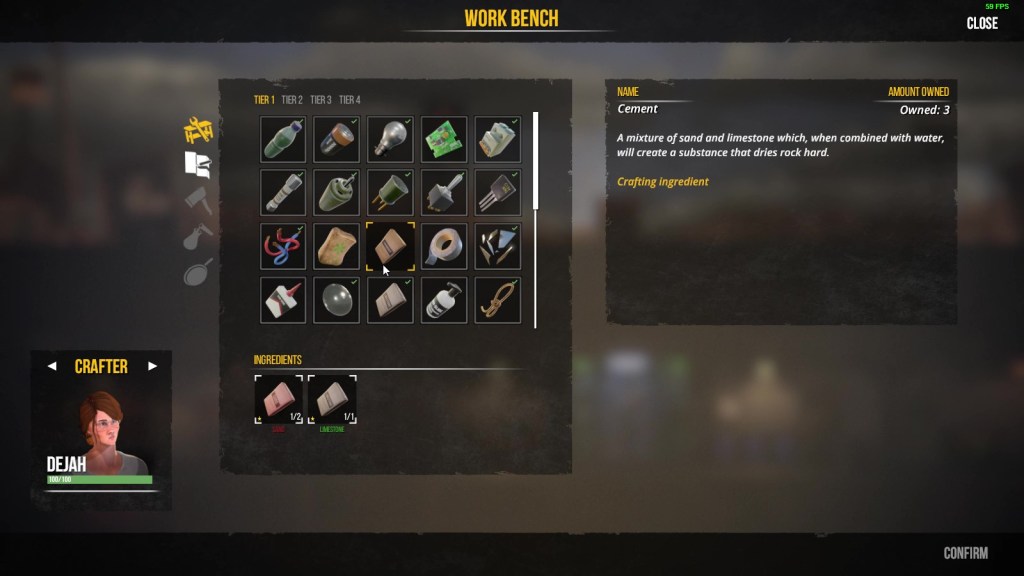This screenshot has width=1024, height=576.
Task: Open the Tier 3 recipes tab
Action: (x=321, y=100)
